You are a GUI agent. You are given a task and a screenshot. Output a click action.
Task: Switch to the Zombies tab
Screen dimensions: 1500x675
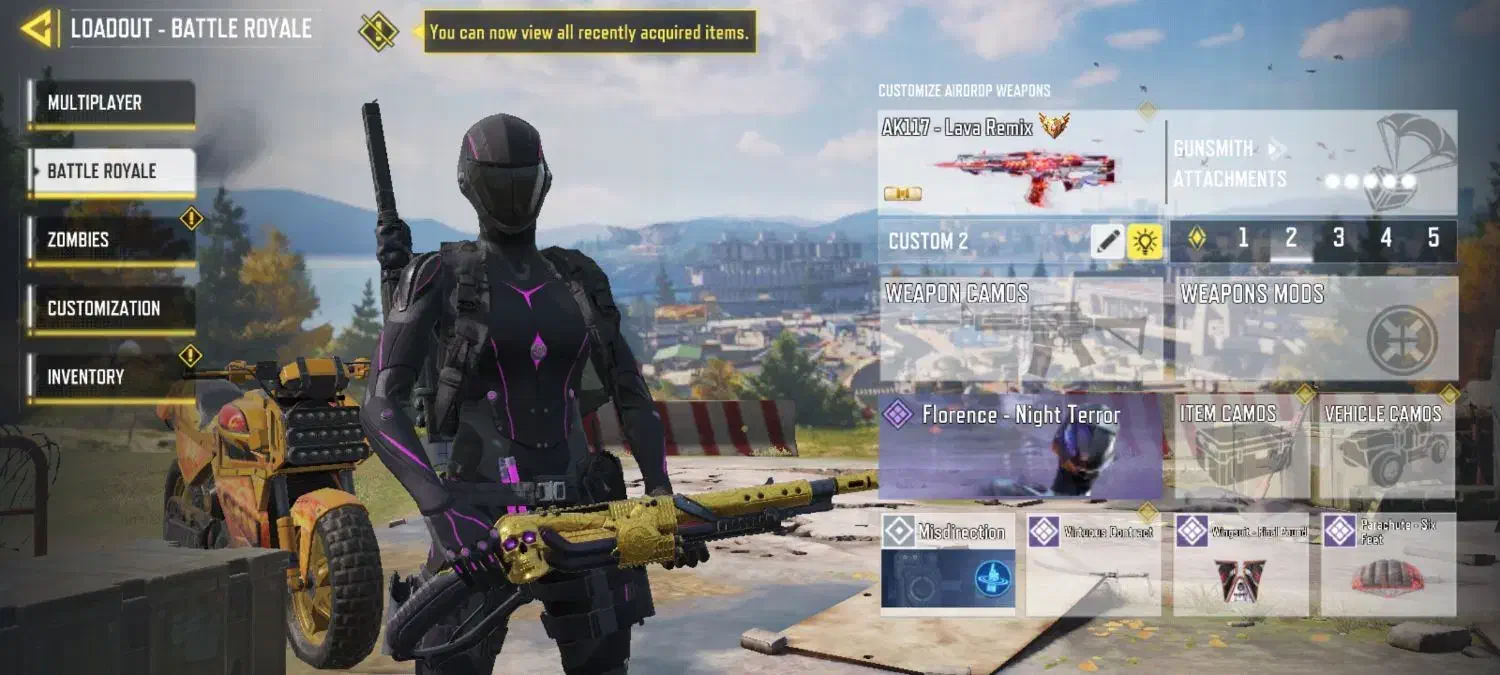pyautogui.click(x=110, y=240)
